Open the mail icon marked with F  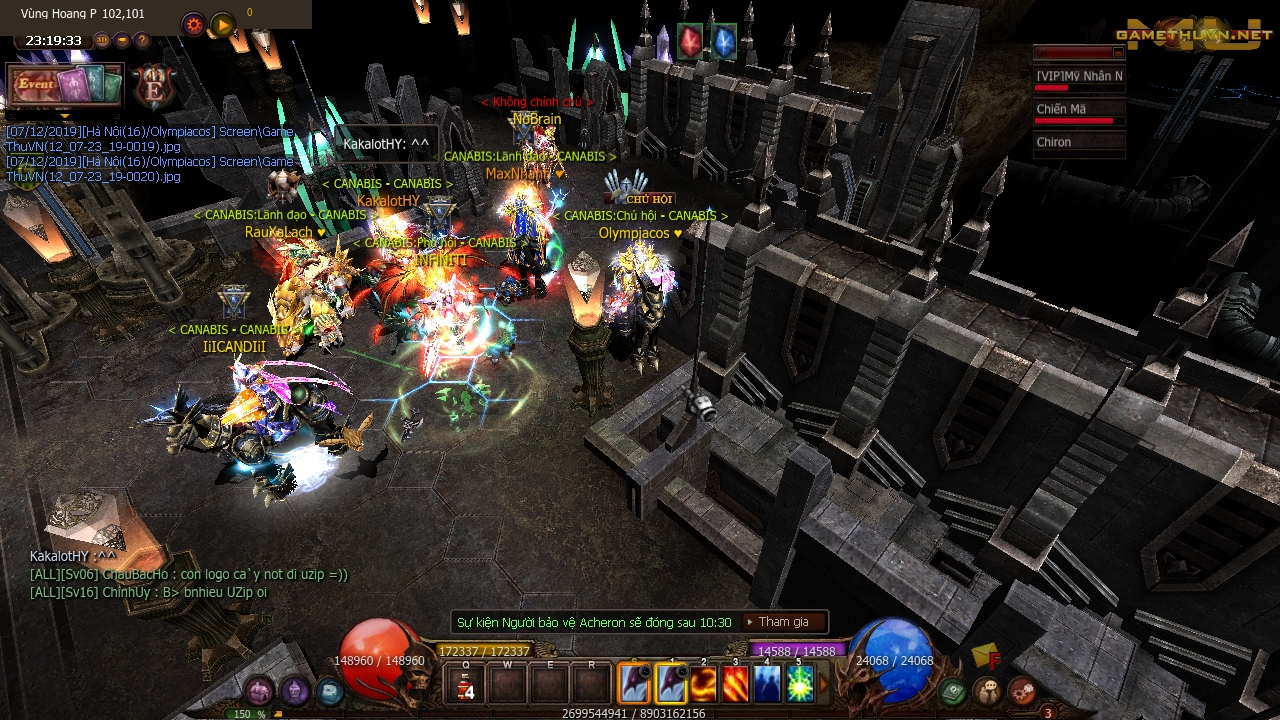[982, 656]
